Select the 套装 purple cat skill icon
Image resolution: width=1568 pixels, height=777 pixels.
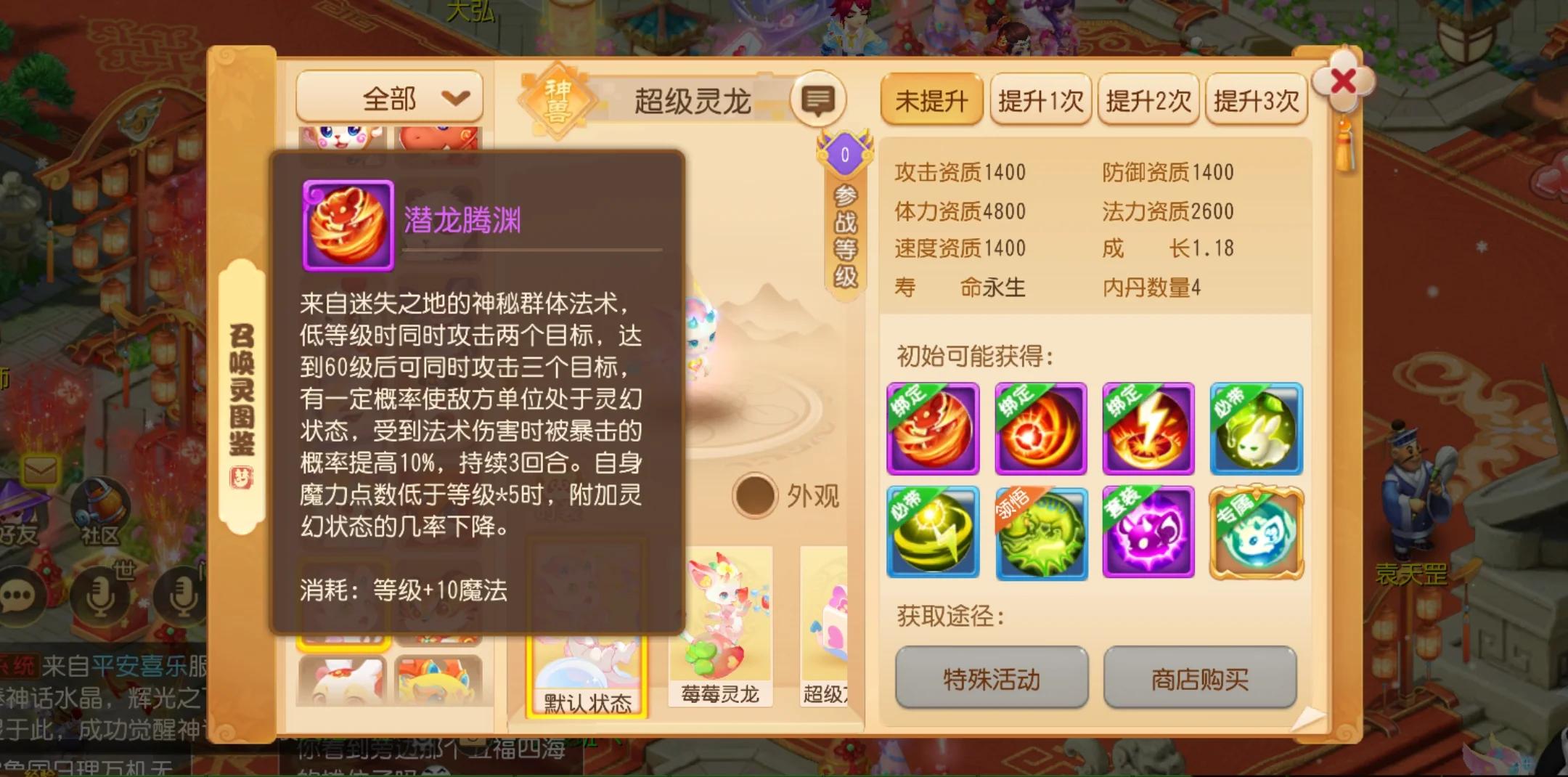point(1149,533)
